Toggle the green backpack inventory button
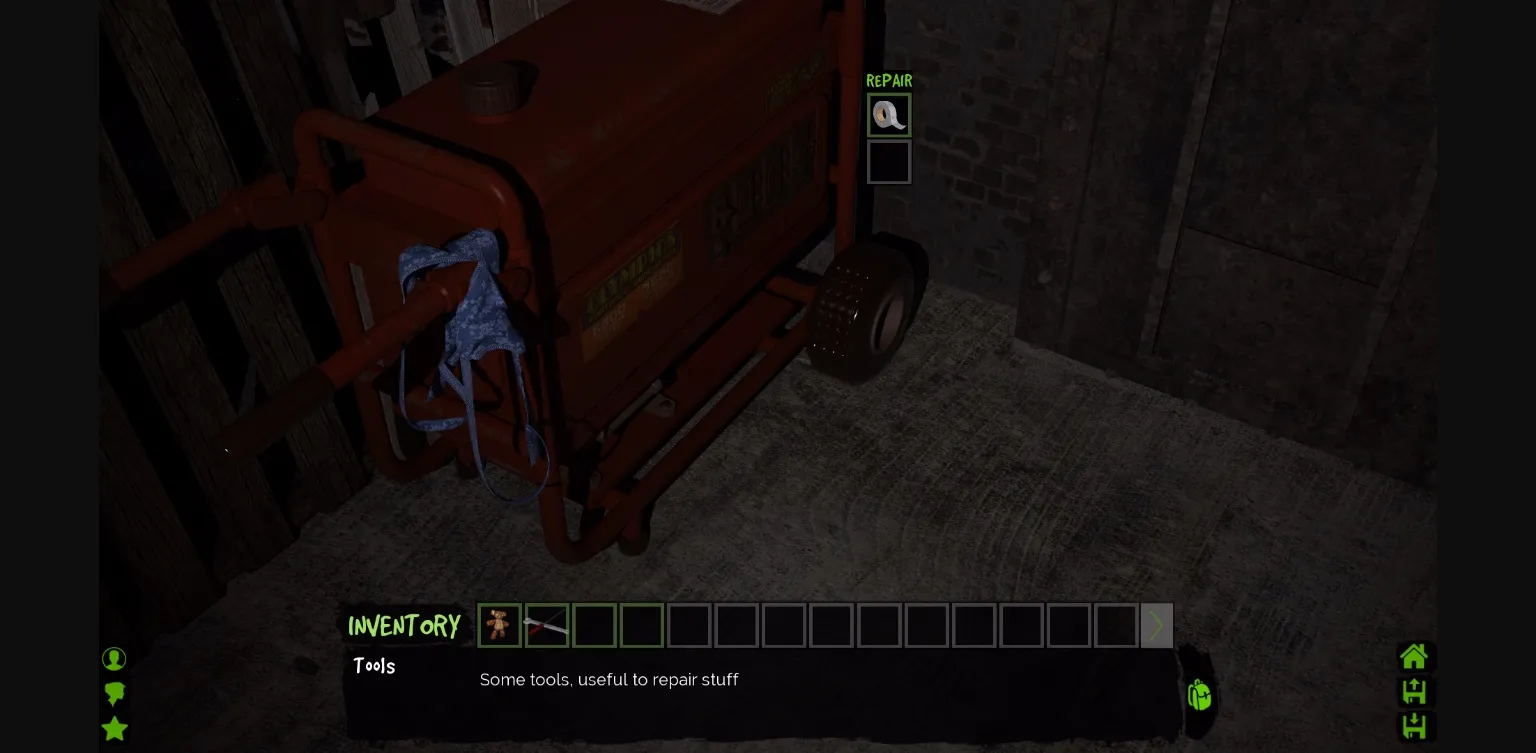The width and height of the screenshot is (1536, 753). 1199,694
